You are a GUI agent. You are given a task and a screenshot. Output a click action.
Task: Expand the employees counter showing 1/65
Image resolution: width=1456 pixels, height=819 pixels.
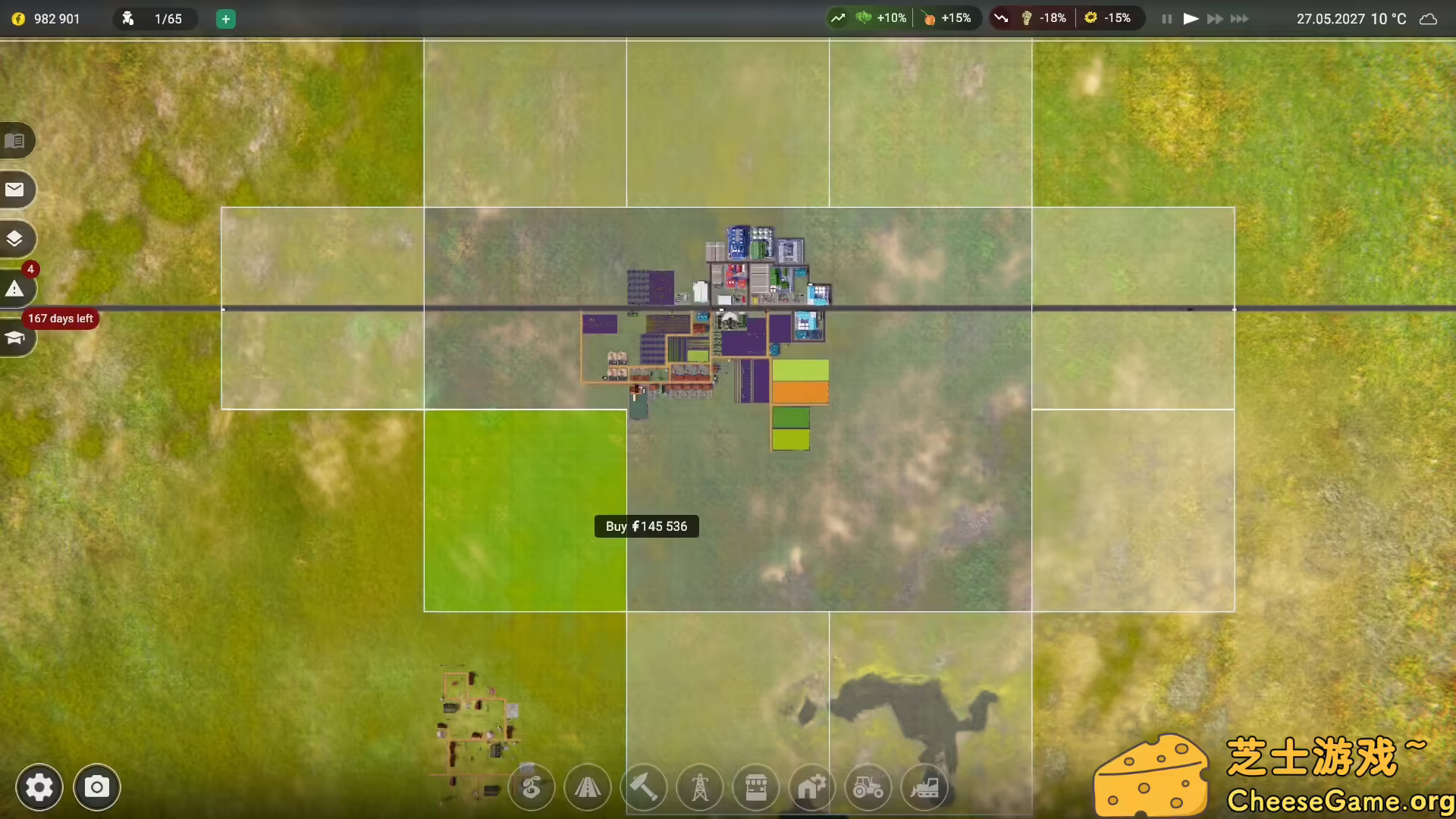(155, 19)
